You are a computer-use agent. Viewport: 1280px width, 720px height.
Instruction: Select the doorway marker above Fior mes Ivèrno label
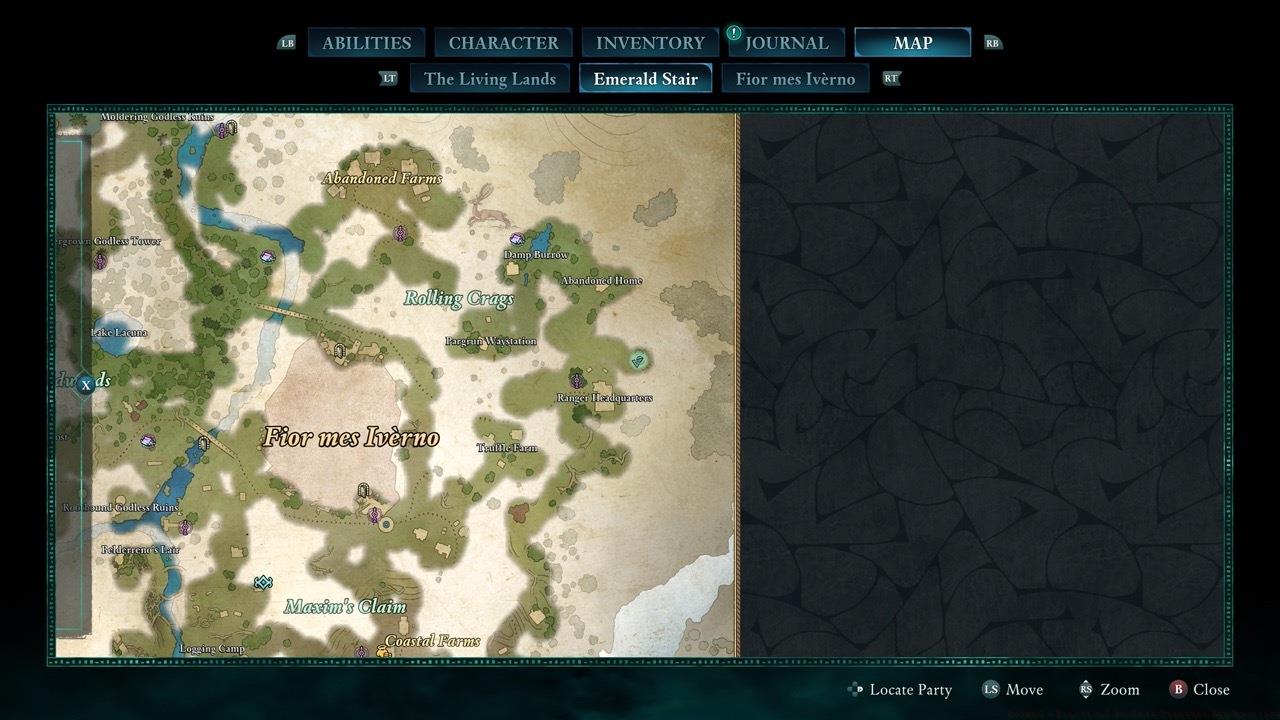coord(339,351)
